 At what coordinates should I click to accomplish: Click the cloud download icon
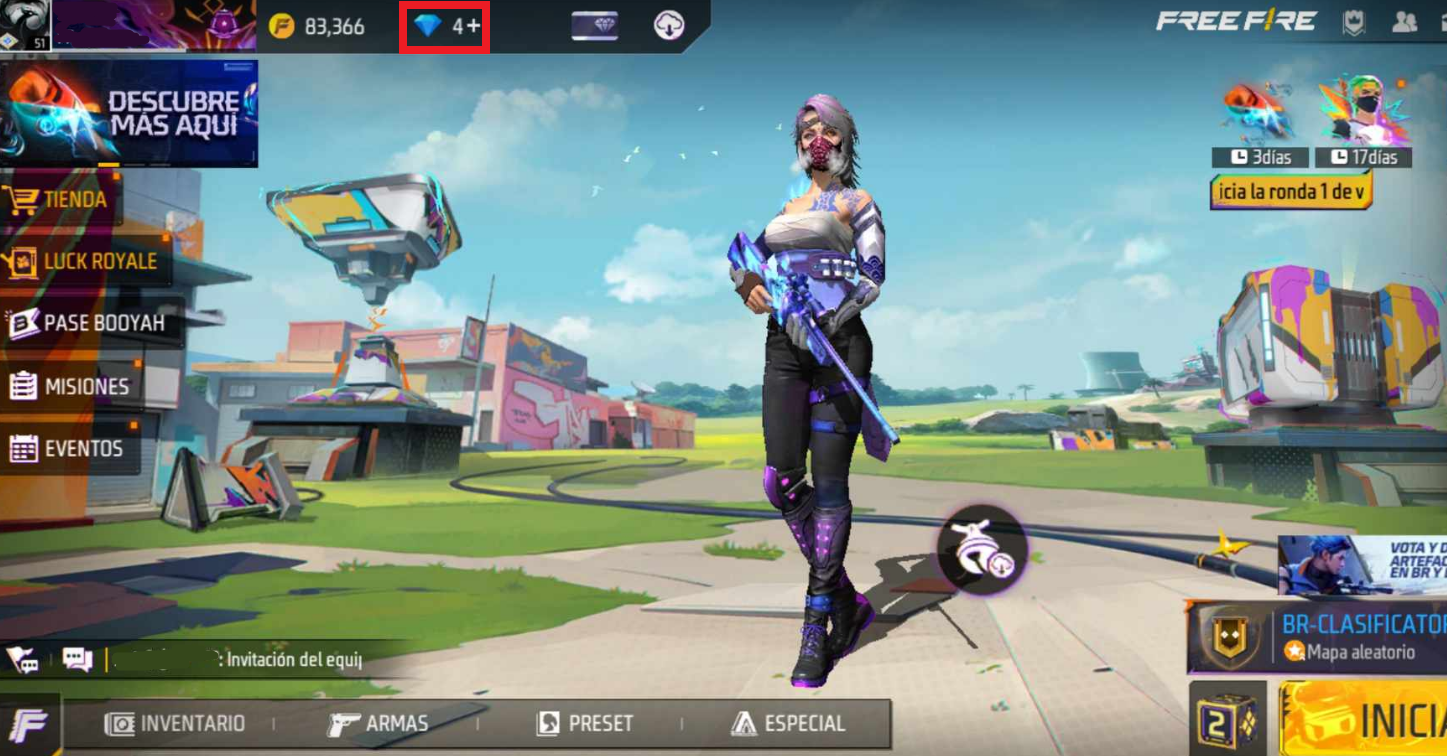tap(669, 26)
